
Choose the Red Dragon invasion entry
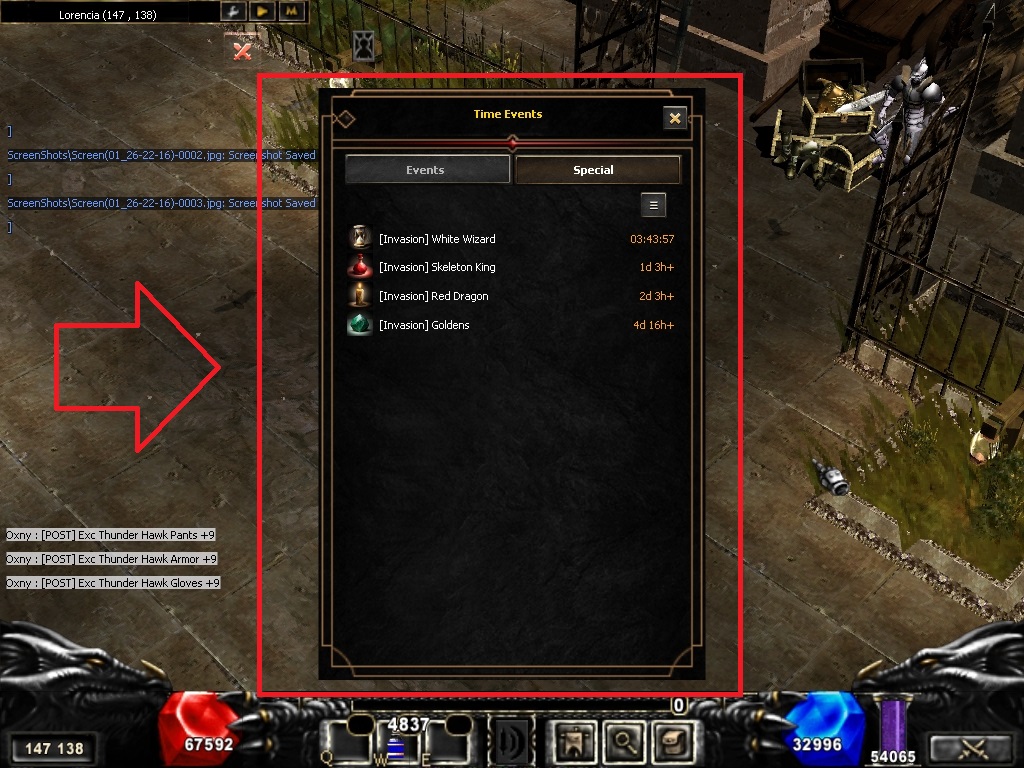pos(510,296)
